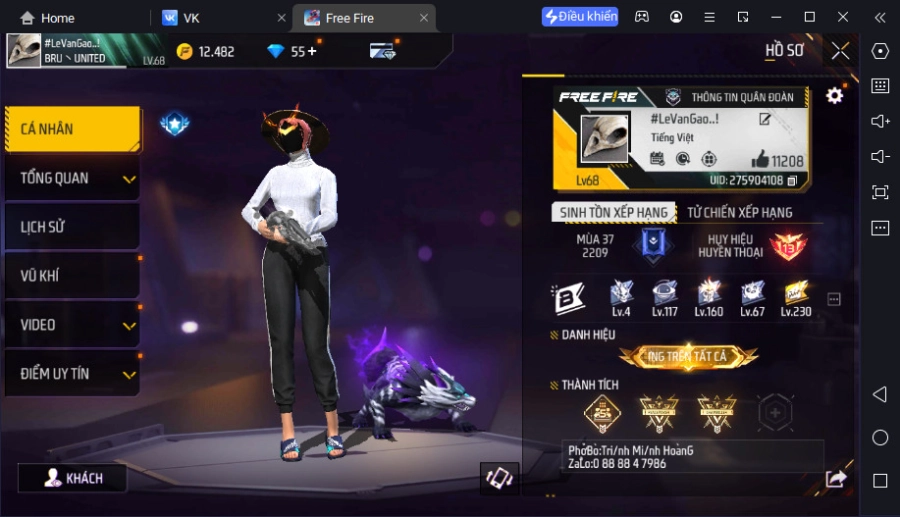Open the Vũ Khí weapons section
Screen dimensions: 900x517
click(72, 276)
